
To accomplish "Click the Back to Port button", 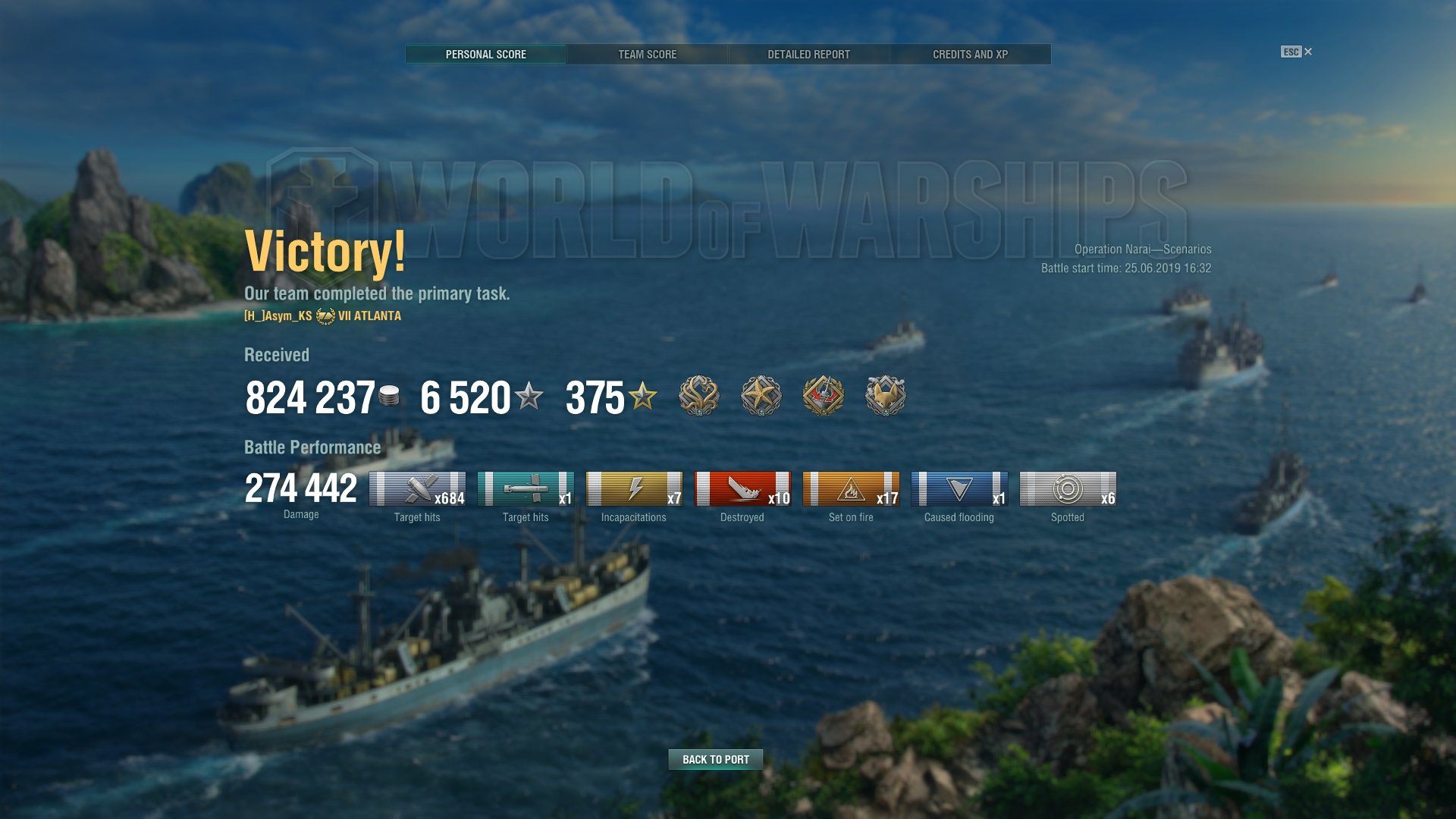I will (715, 759).
